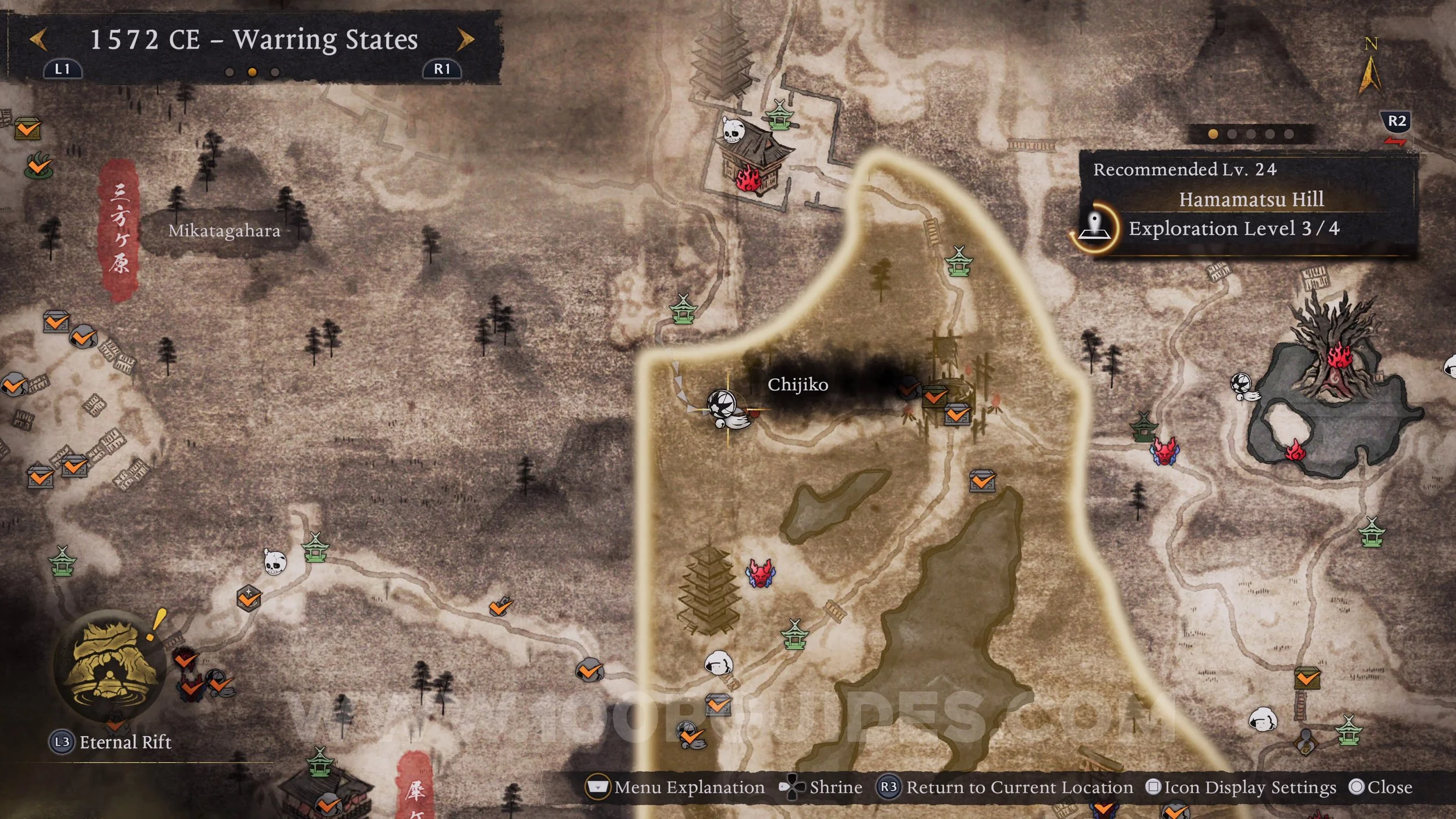The height and width of the screenshot is (819, 1456).
Task: Click the Mikatagahara region label
Action: 224,231
